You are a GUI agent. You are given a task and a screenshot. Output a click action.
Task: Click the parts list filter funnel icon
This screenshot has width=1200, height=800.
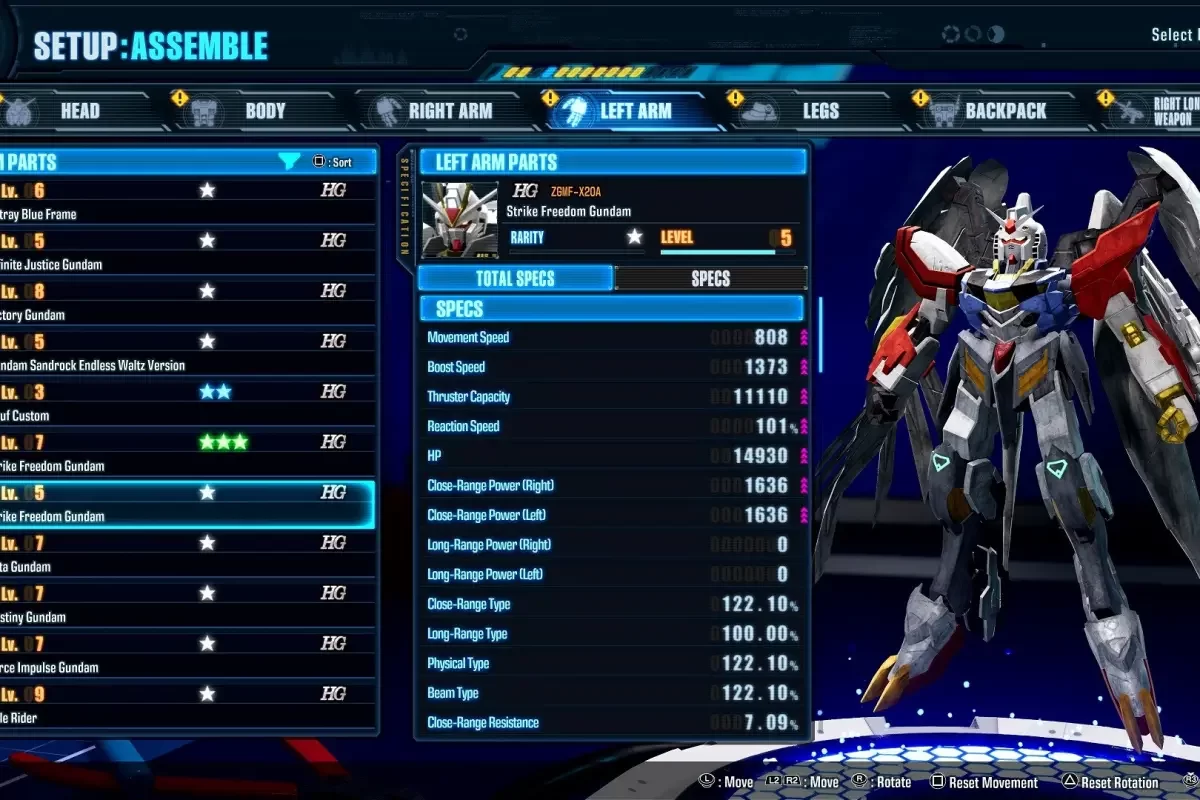pyautogui.click(x=289, y=161)
